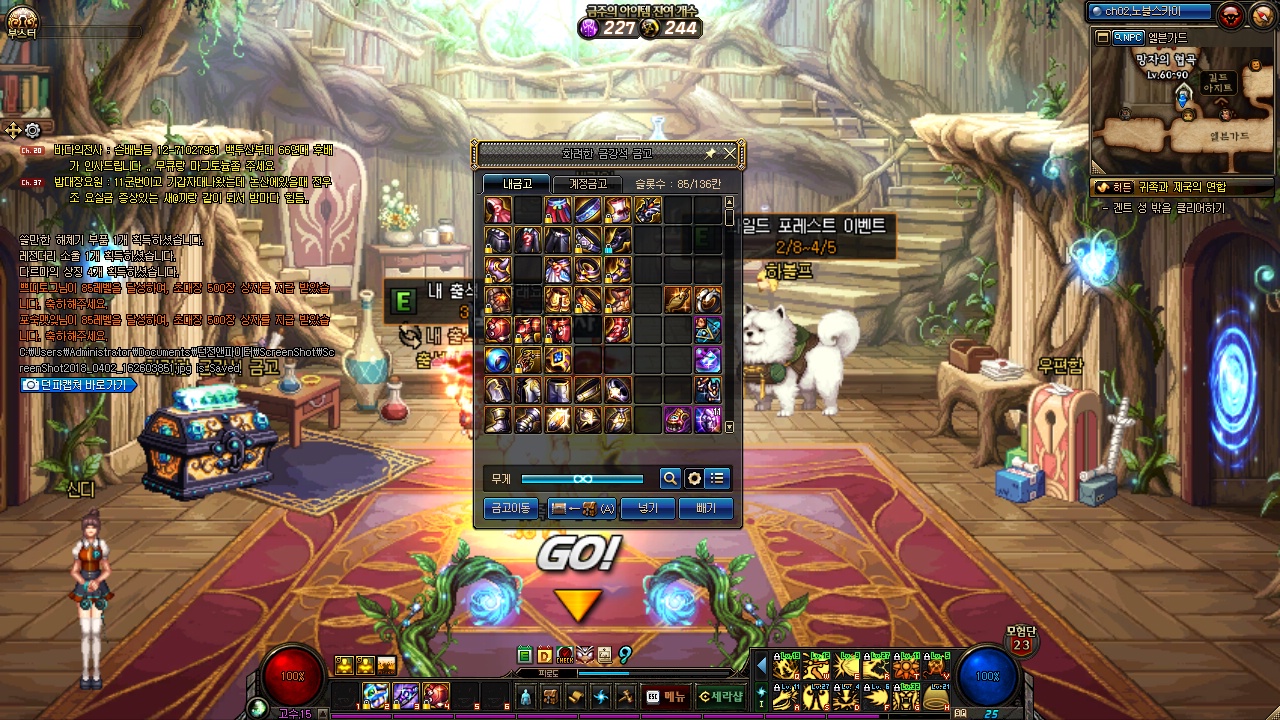The image size is (1280, 720).
Task: Click the 넣기 deposit button
Action: click(647, 508)
